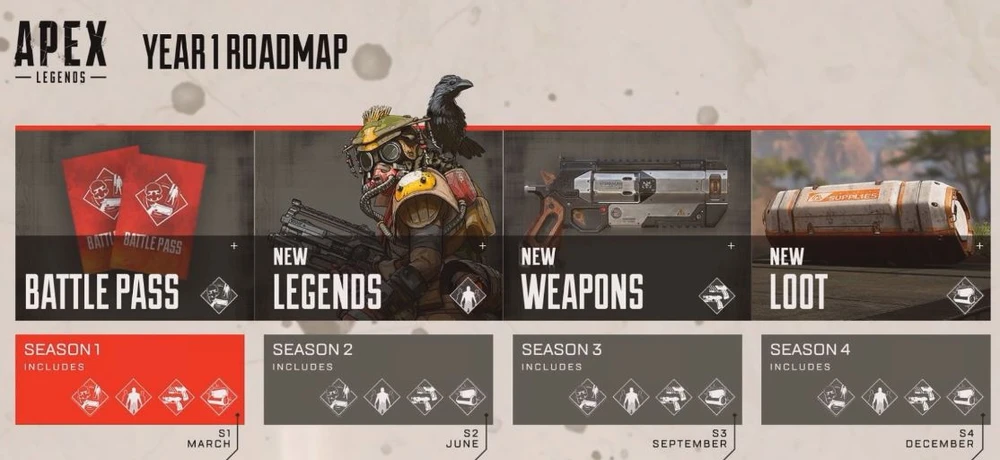This screenshot has width=1000, height=460.
Task: Choose the New Weapons panel
Action: coord(626,225)
